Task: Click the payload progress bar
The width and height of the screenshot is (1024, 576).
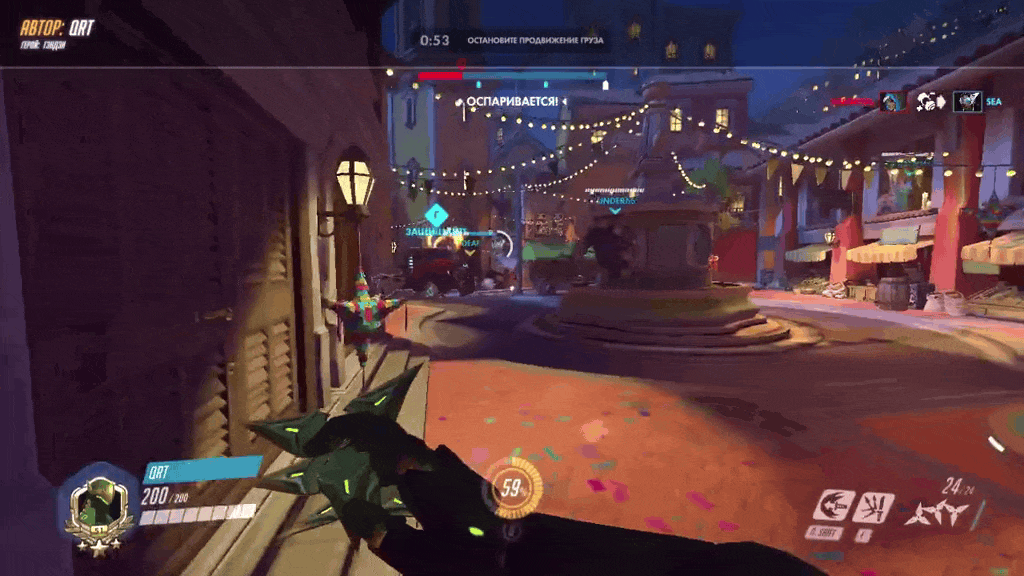Action: point(512,75)
